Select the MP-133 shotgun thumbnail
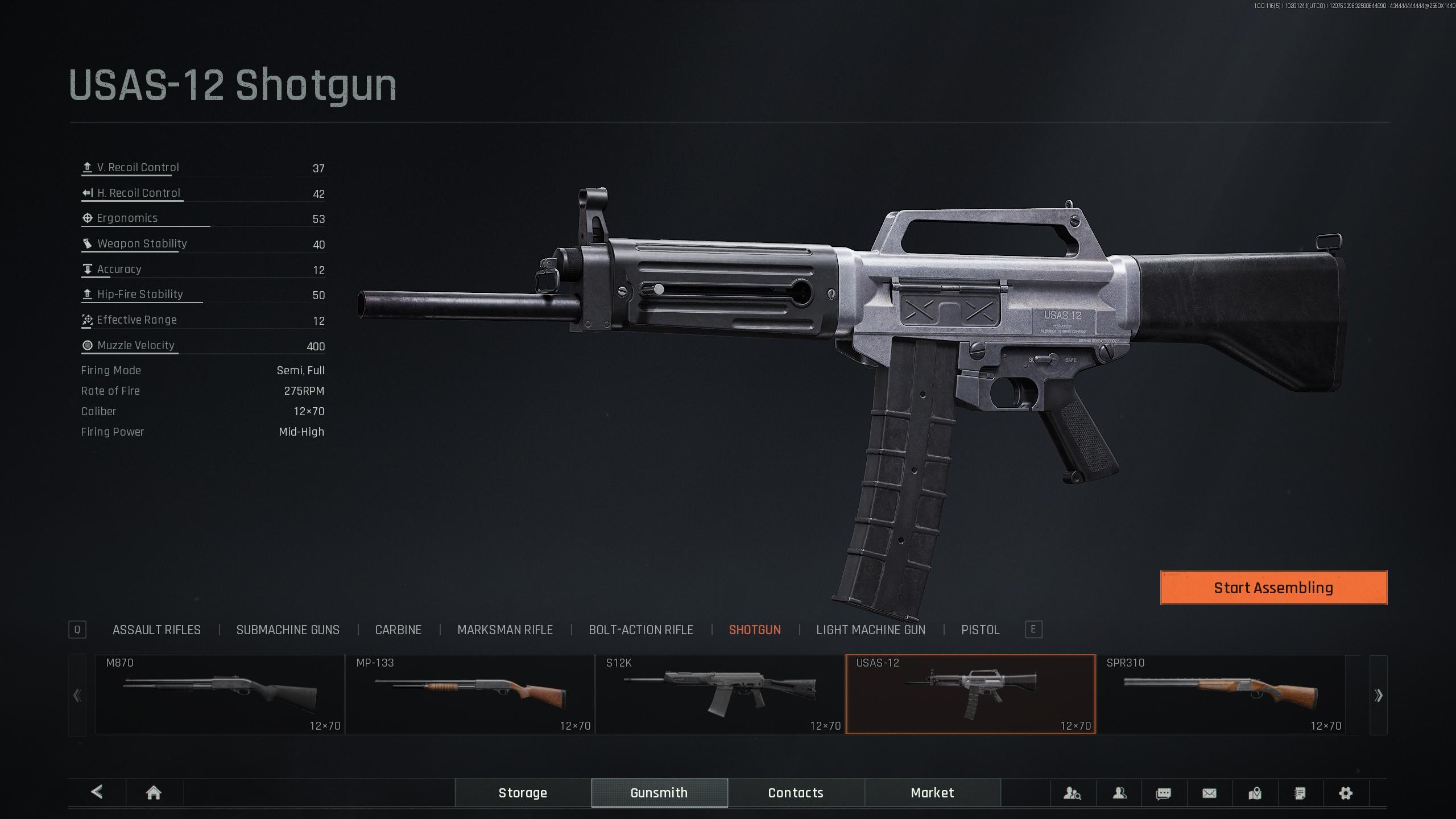 pyautogui.click(x=470, y=694)
